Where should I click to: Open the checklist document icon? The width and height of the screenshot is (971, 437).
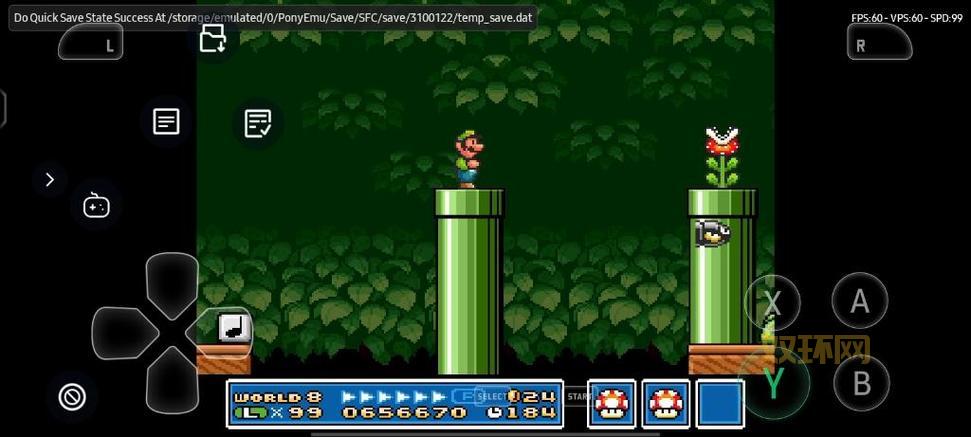[x=258, y=123]
